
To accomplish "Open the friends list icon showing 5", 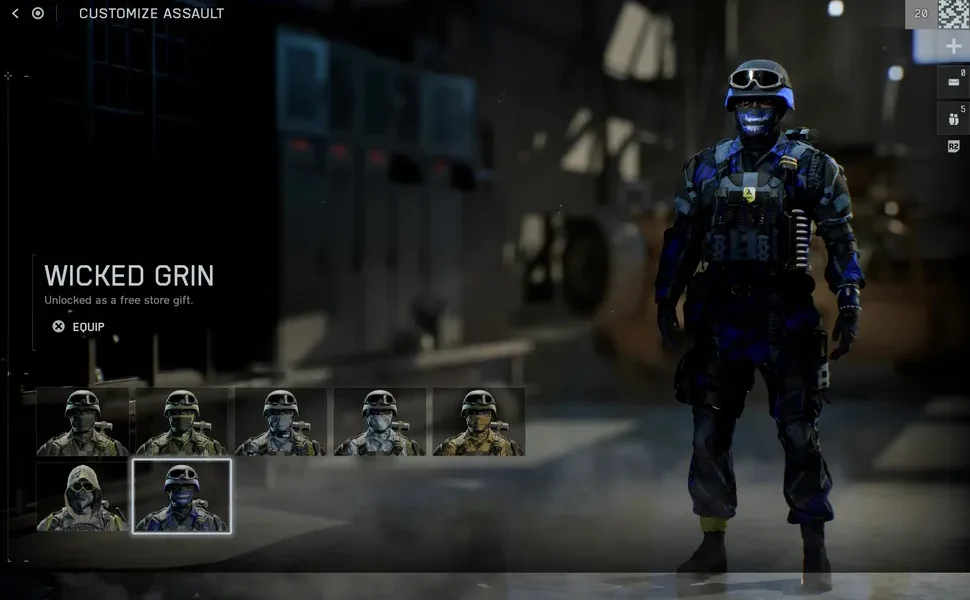I will tap(952, 119).
